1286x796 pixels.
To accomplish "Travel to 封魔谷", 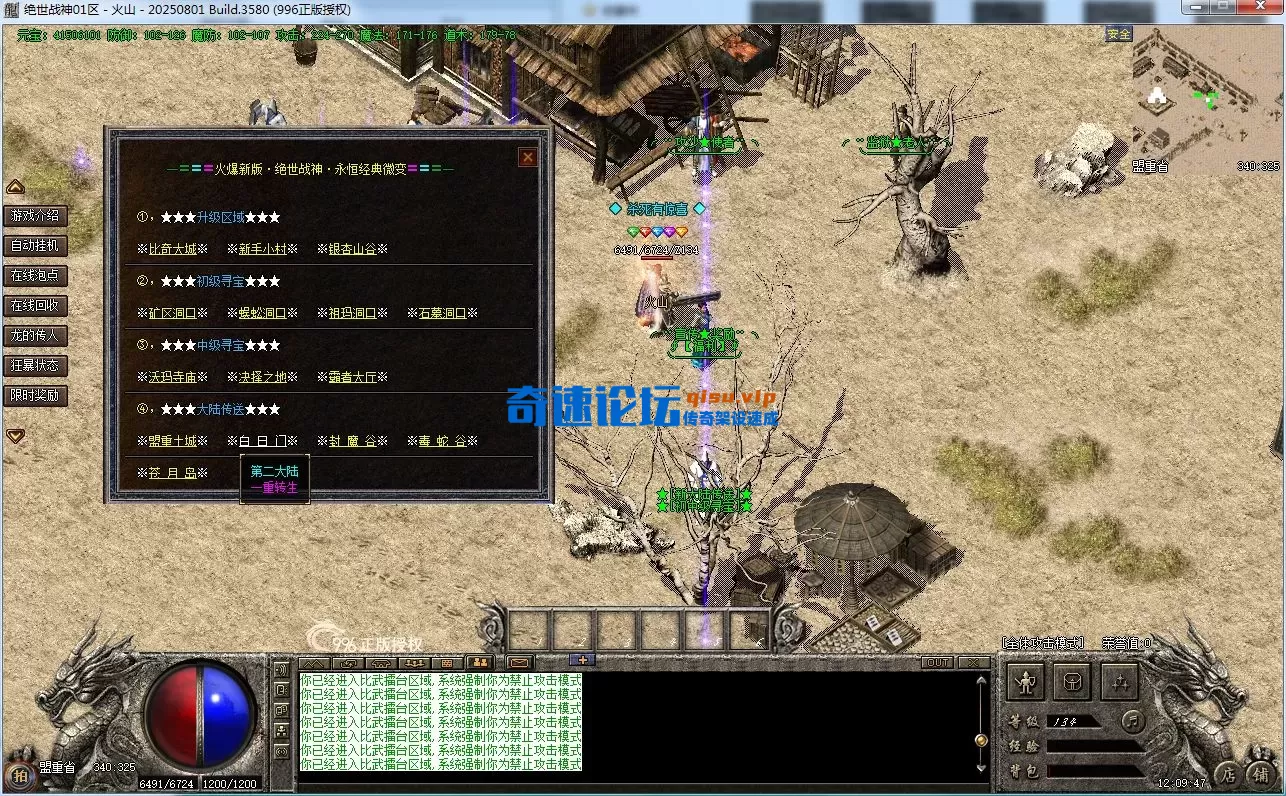I will coord(352,441).
